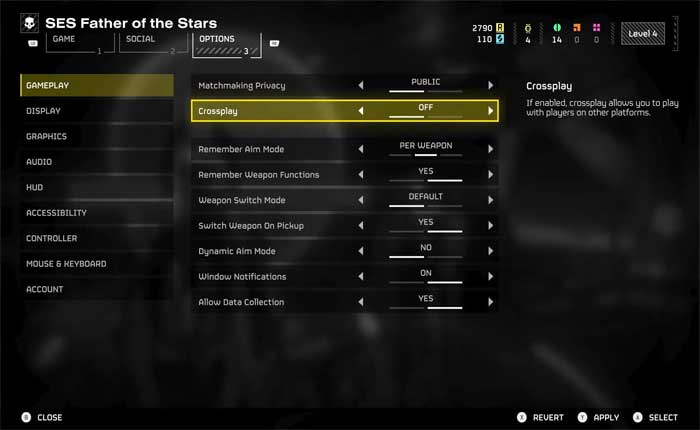Change Weapon Switch Mode using right arrow
Screen dimensions: 700x430
[490, 201]
